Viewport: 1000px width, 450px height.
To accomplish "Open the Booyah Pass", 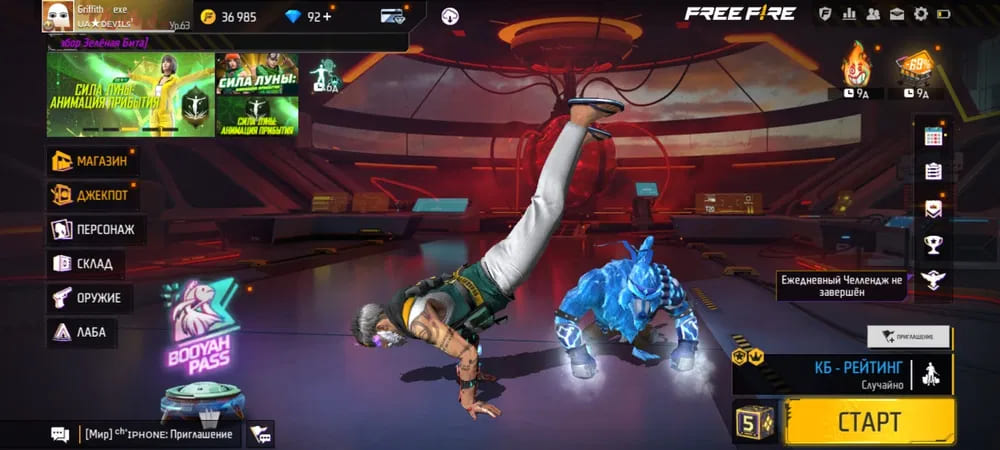I will (198, 320).
